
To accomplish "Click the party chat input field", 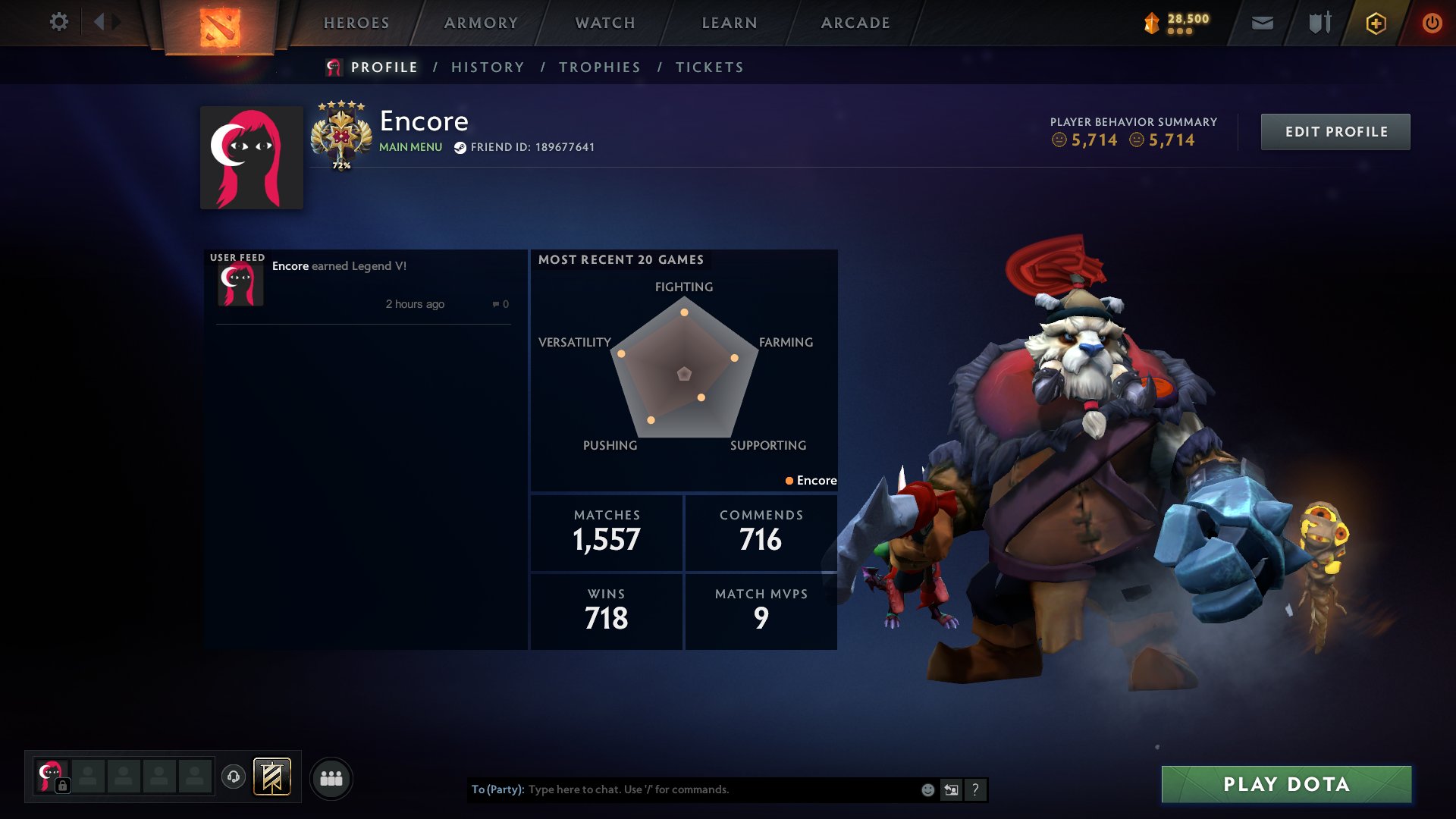I will click(x=720, y=789).
